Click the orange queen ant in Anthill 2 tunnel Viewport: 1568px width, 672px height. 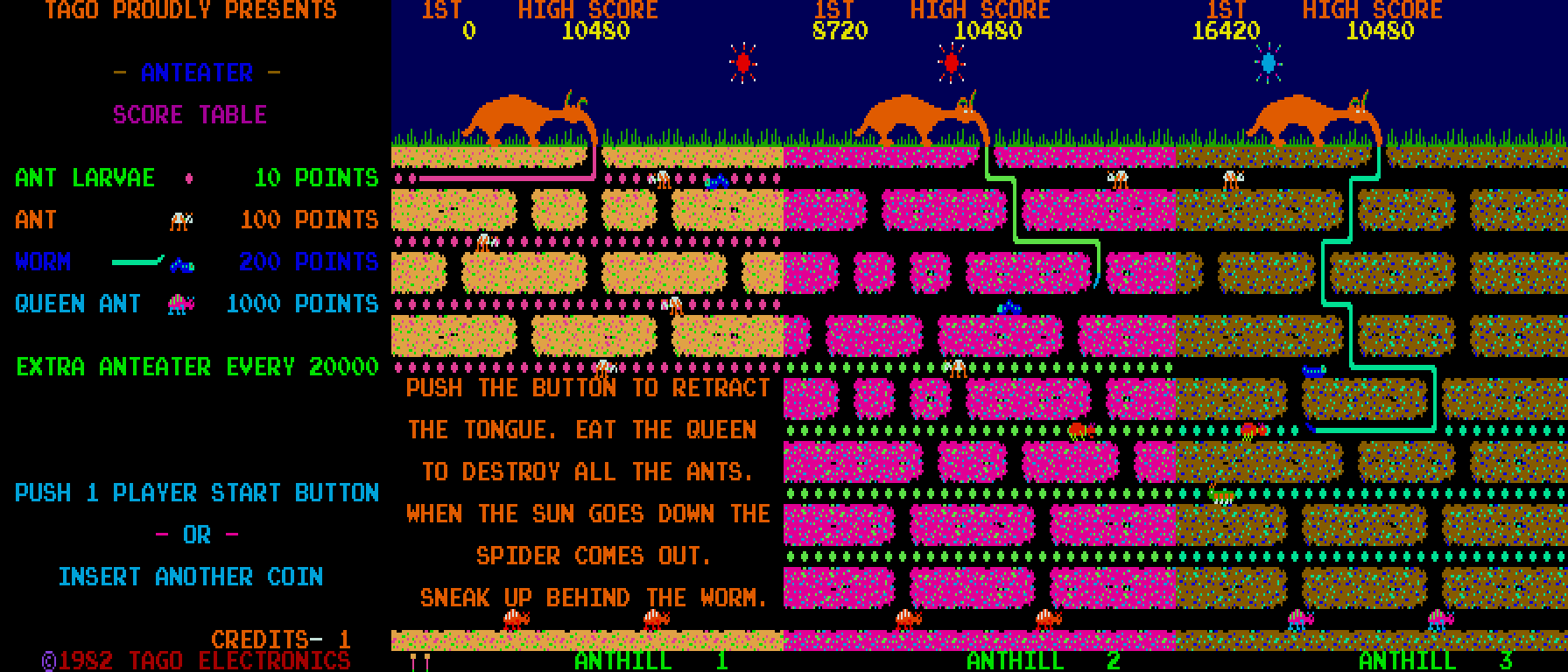(x=1079, y=430)
